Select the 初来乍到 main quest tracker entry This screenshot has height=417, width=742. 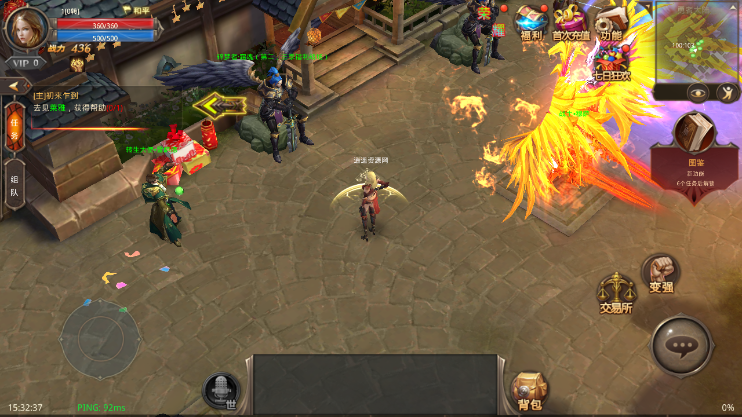pyautogui.click(x=75, y=101)
